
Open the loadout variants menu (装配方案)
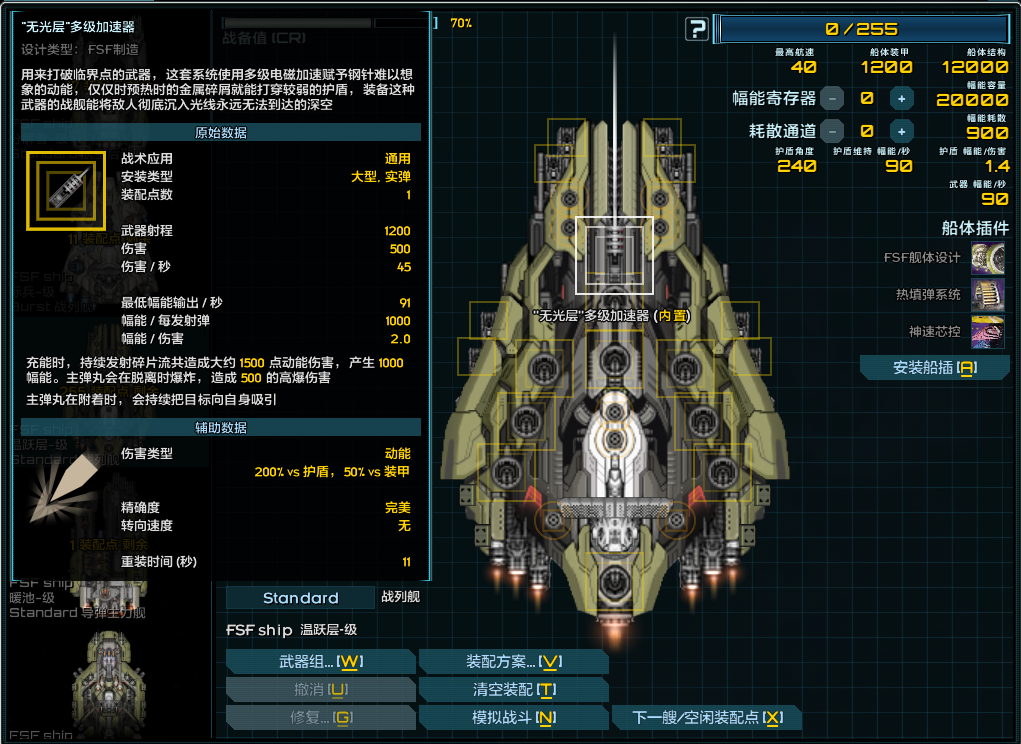[x=513, y=662]
